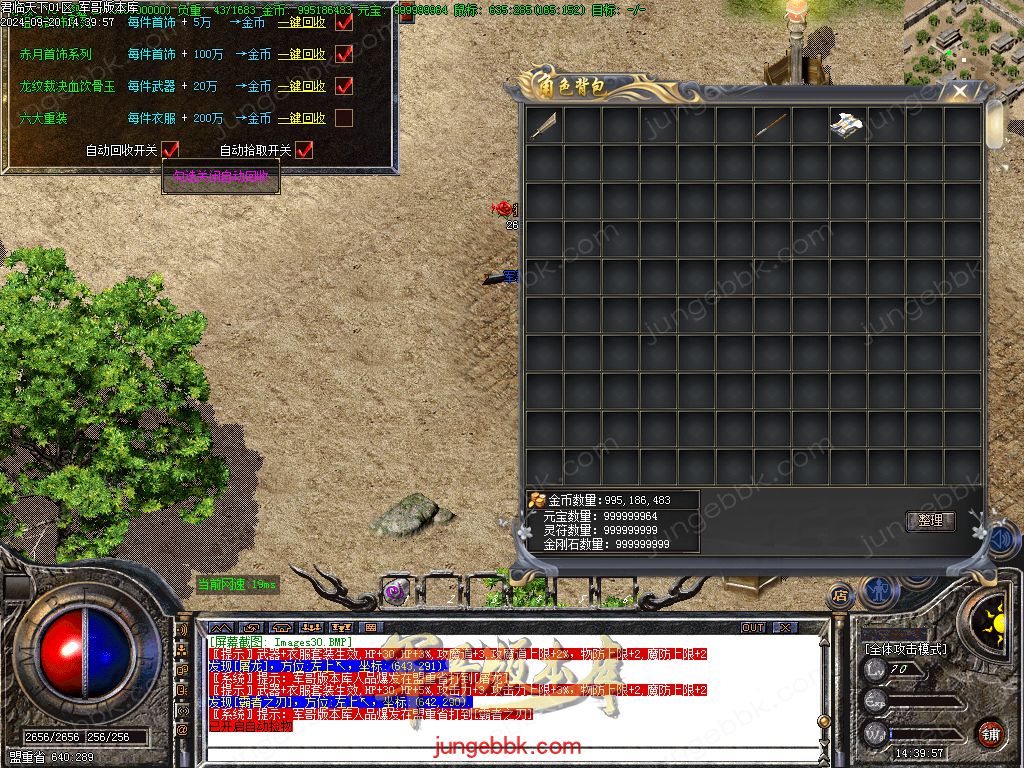Tick the empty 六大重装 recycle checkbox
The image size is (1024, 768).
click(x=344, y=118)
